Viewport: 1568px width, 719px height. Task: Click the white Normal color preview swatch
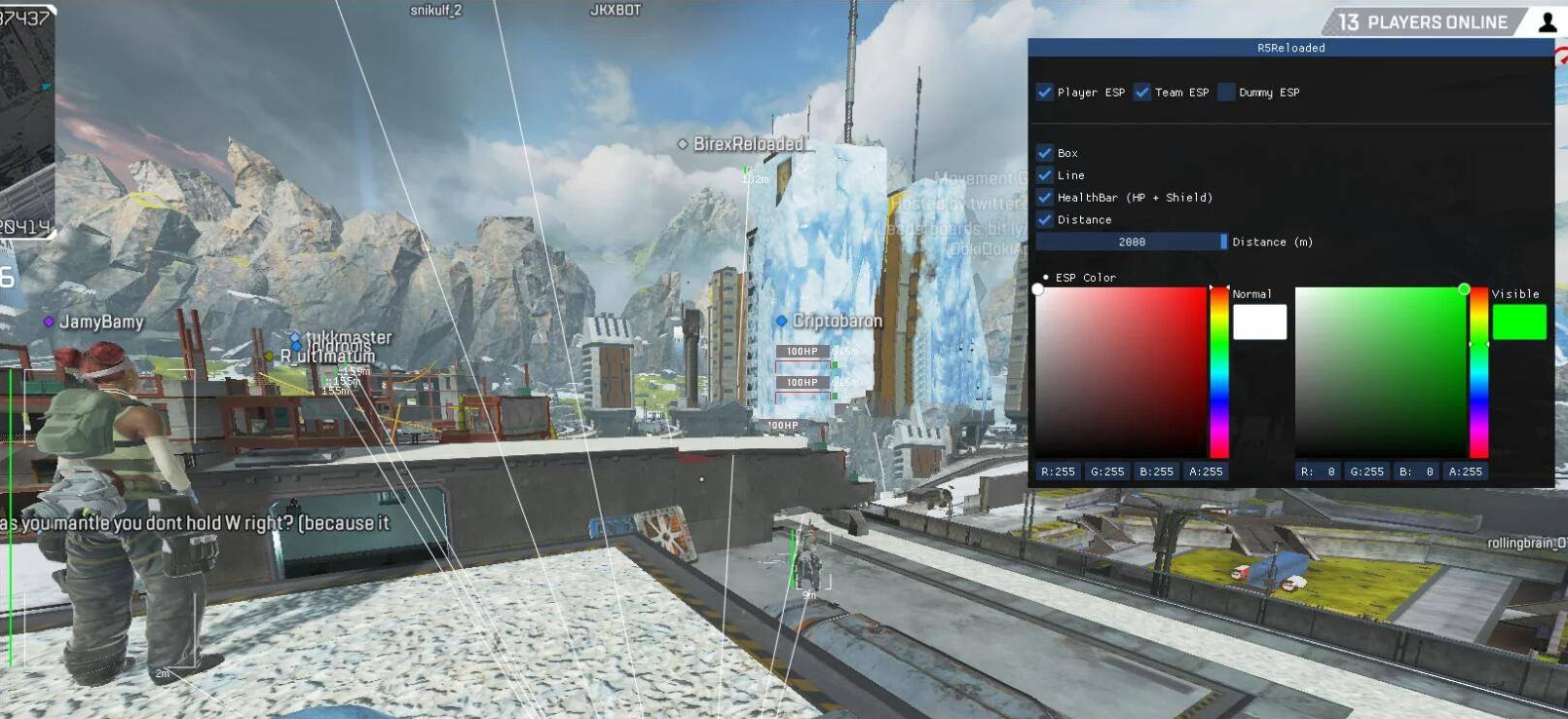point(1259,322)
